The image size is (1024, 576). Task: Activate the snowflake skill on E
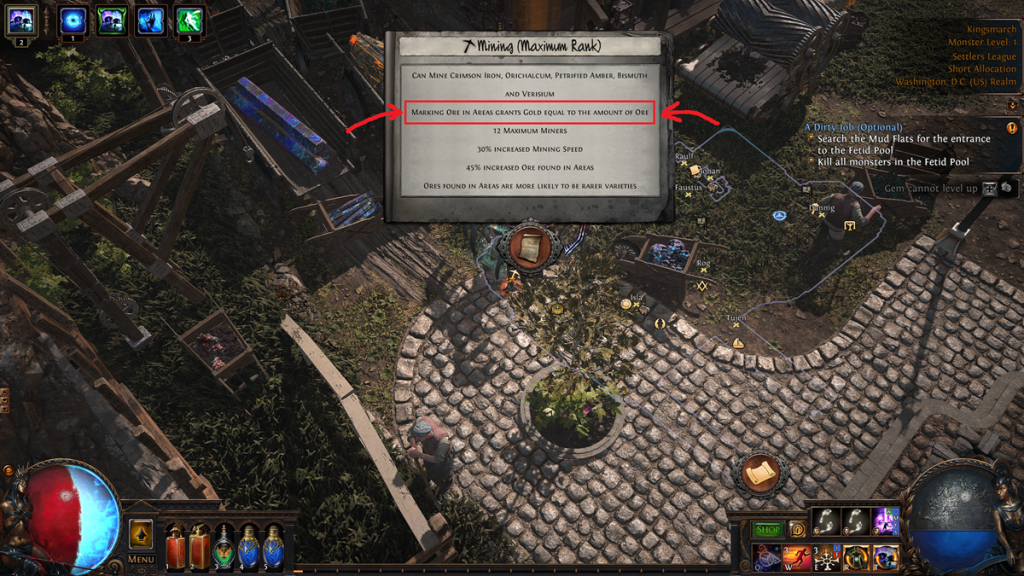tap(826, 557)
